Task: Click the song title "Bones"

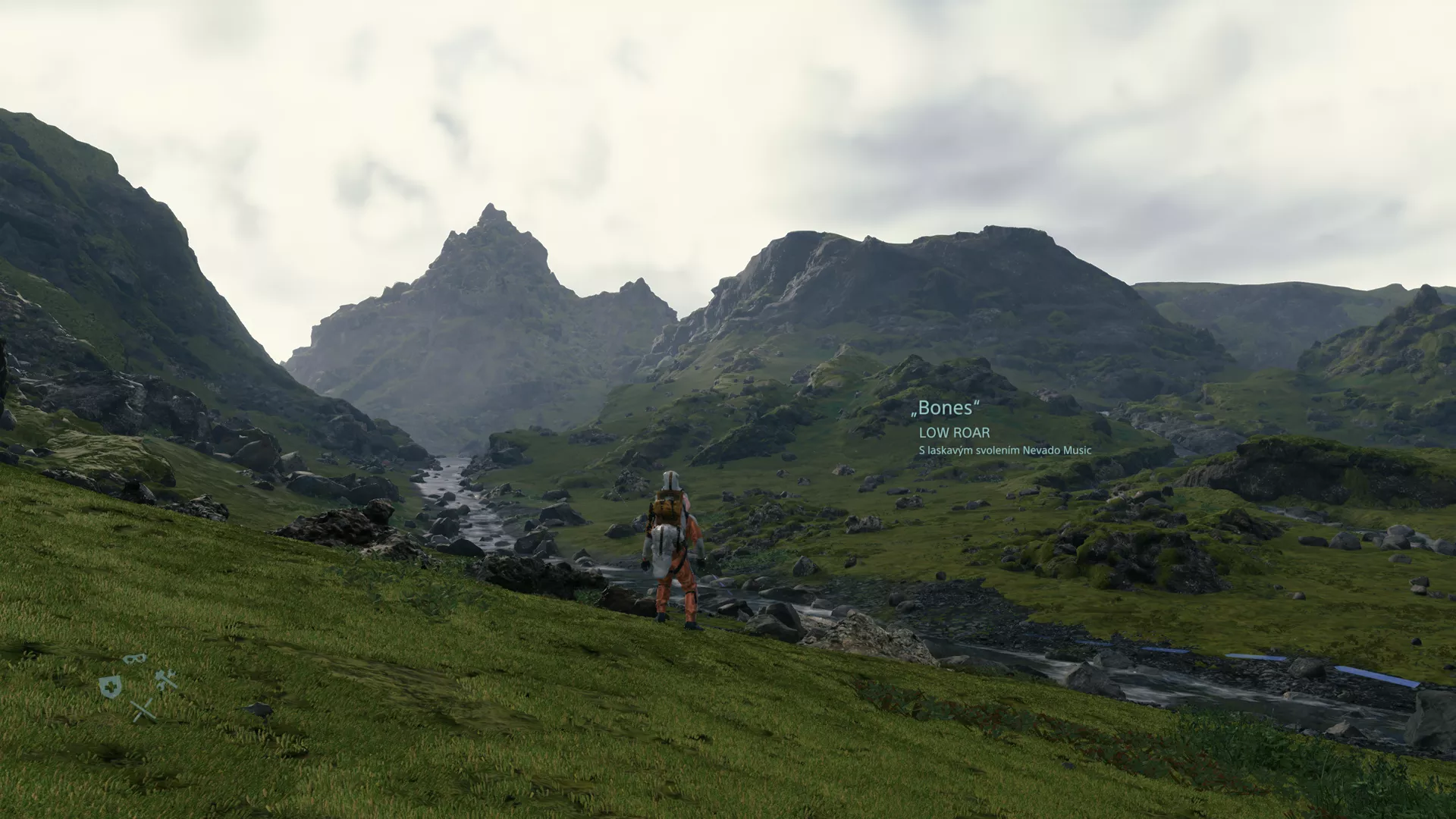Action: coord(947,407)
